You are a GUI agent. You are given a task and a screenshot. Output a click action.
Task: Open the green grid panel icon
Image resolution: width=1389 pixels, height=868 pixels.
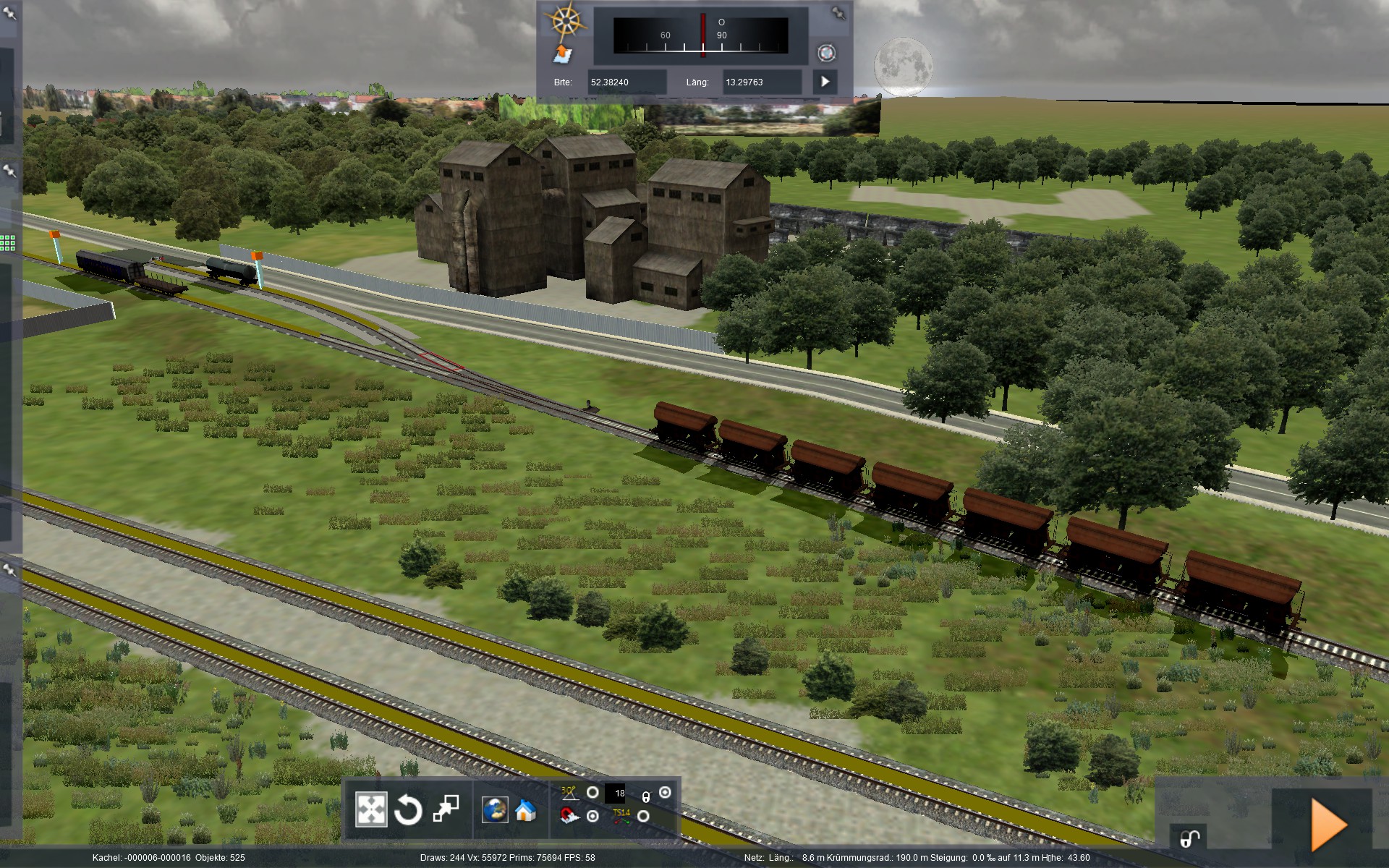[8, 243]
